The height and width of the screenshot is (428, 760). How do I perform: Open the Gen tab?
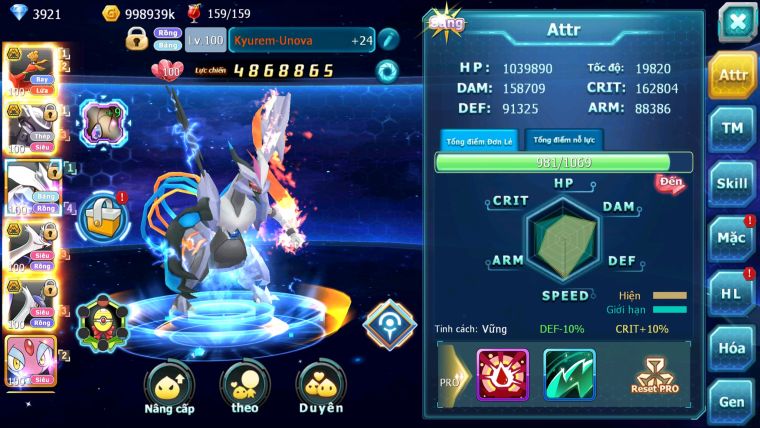point(732,401)
